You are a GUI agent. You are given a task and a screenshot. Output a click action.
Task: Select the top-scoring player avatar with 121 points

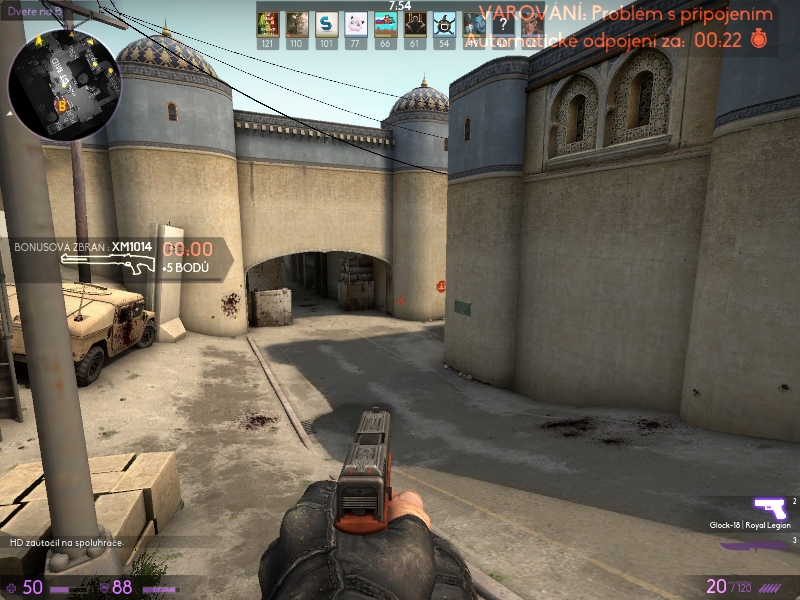[x=267, y=24]
